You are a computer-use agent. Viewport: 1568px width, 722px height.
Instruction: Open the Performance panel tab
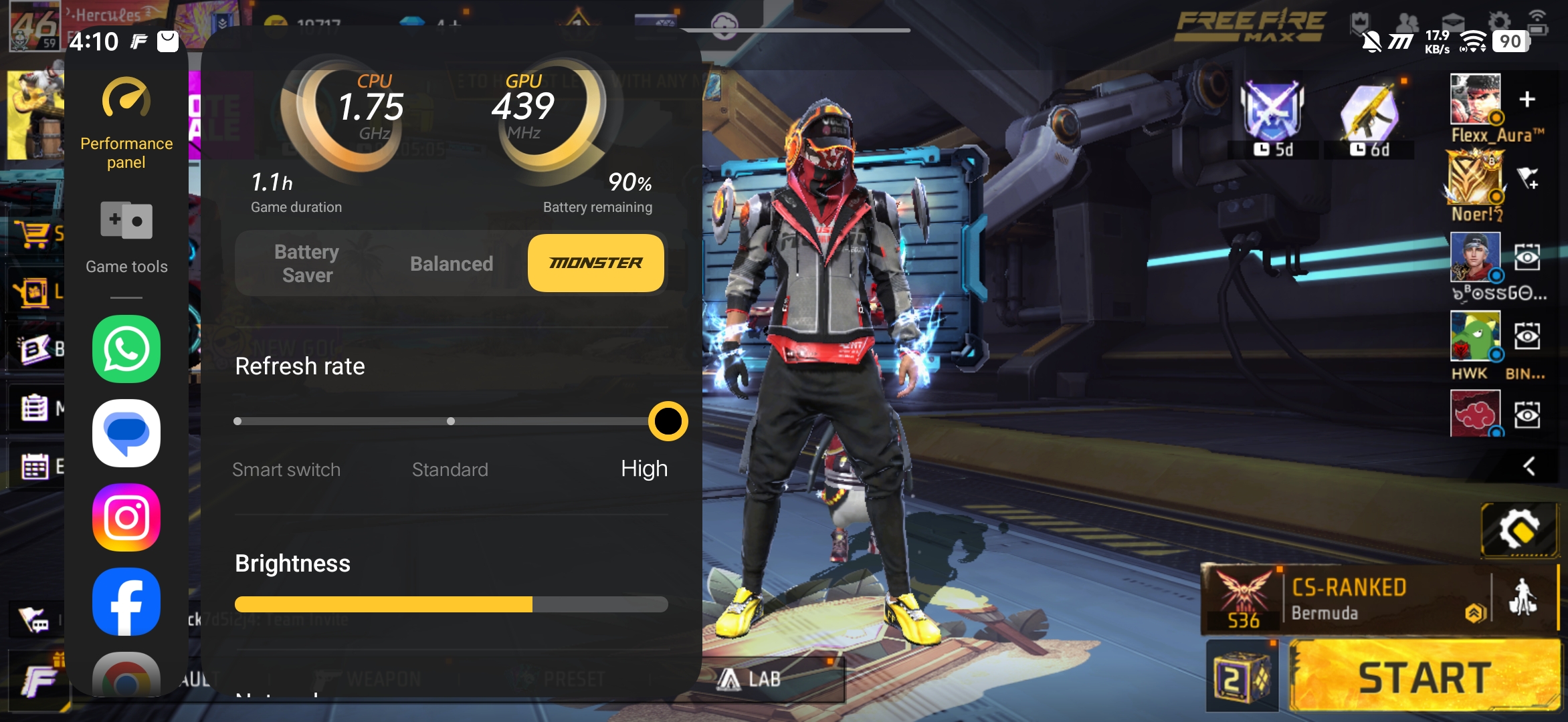tap(126, 124)
